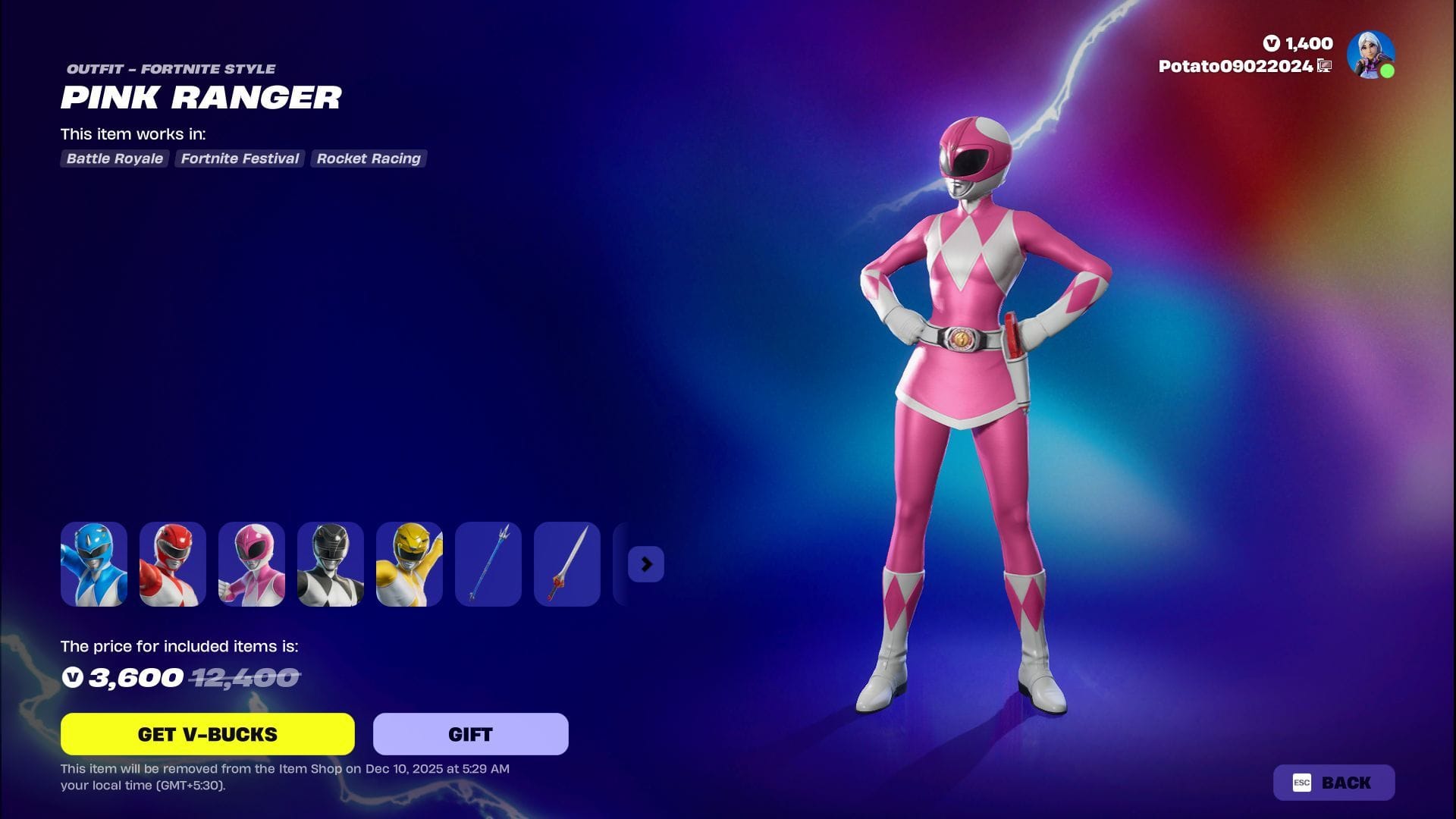Click the Battle Royale compatibility tag
The width and height of the screenshot is (1456, 819).
click(114, 158)
